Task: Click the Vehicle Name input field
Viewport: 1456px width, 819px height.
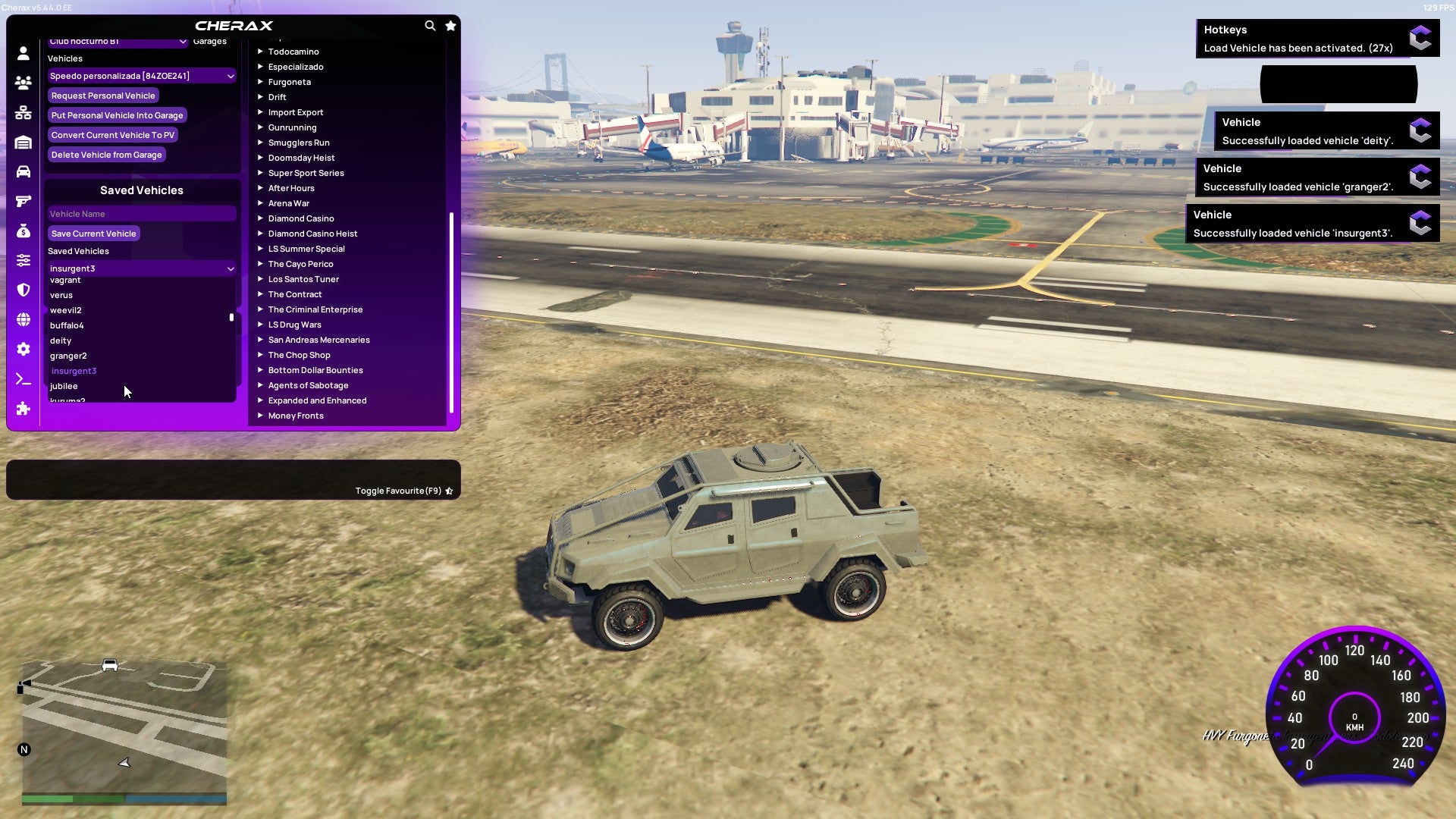Action: [x=141, y=214]
